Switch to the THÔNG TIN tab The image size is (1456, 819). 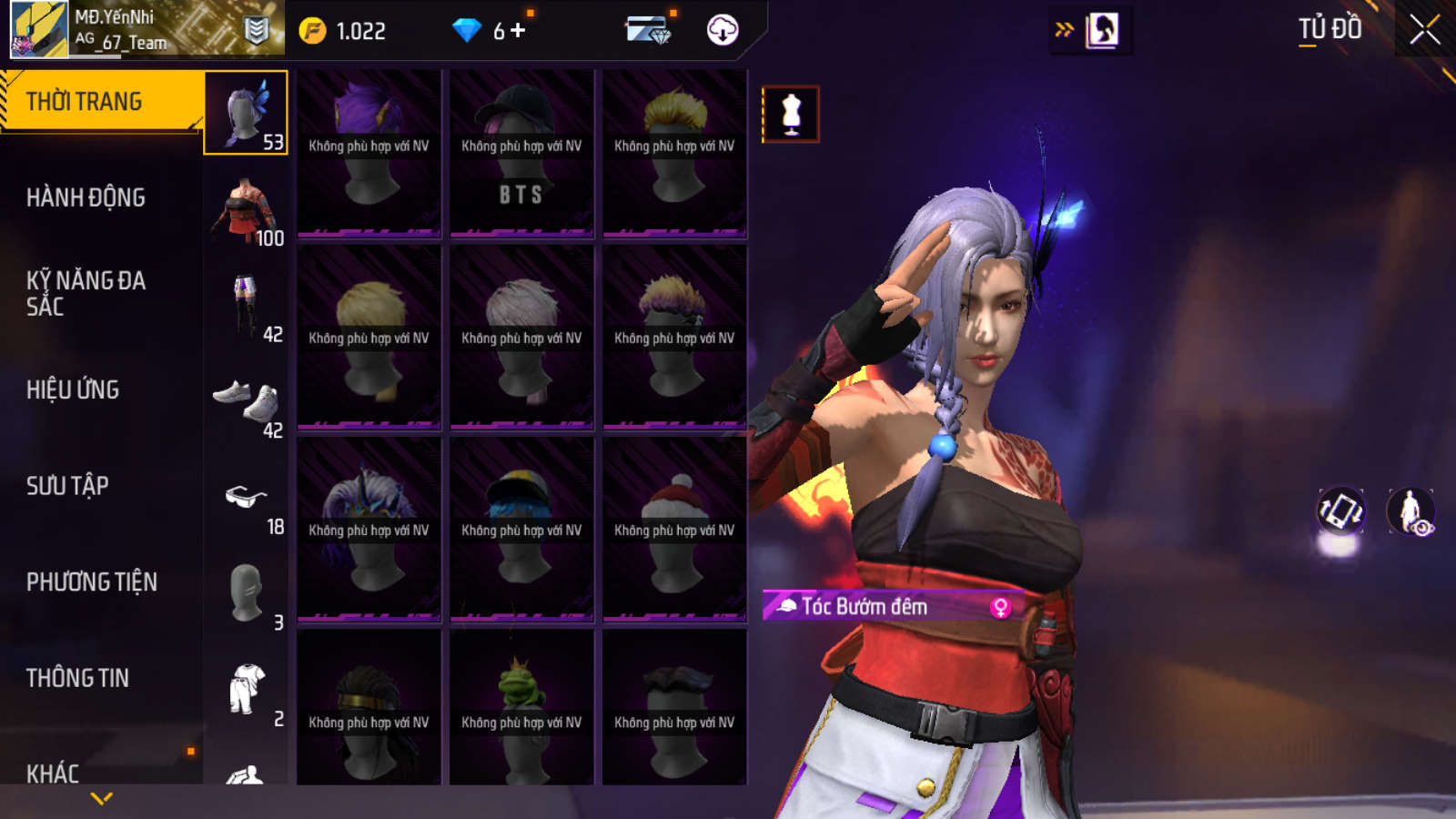click(x=77, y=678)
